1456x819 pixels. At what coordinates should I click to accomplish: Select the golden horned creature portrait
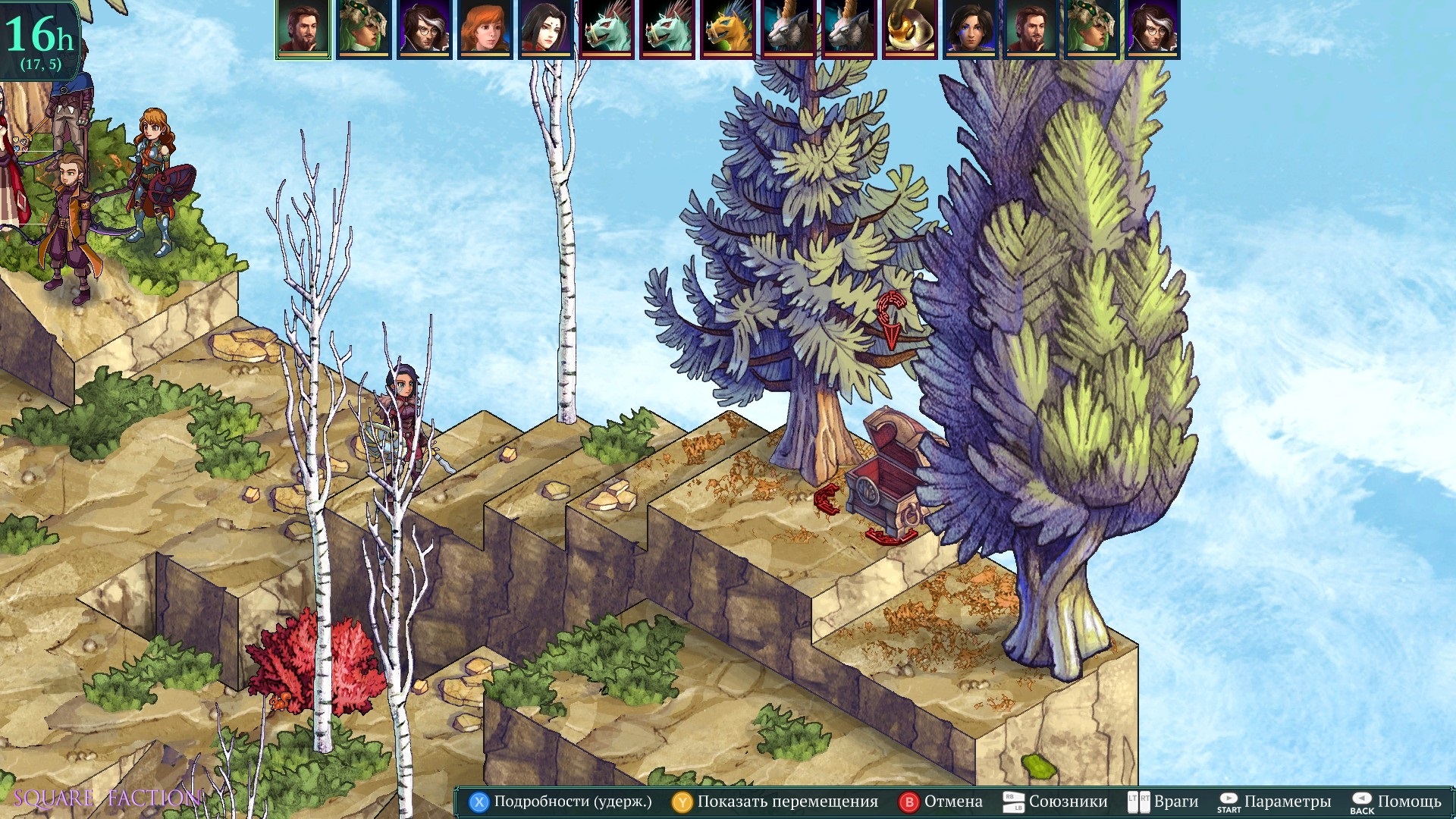click(x=910, y=30)
